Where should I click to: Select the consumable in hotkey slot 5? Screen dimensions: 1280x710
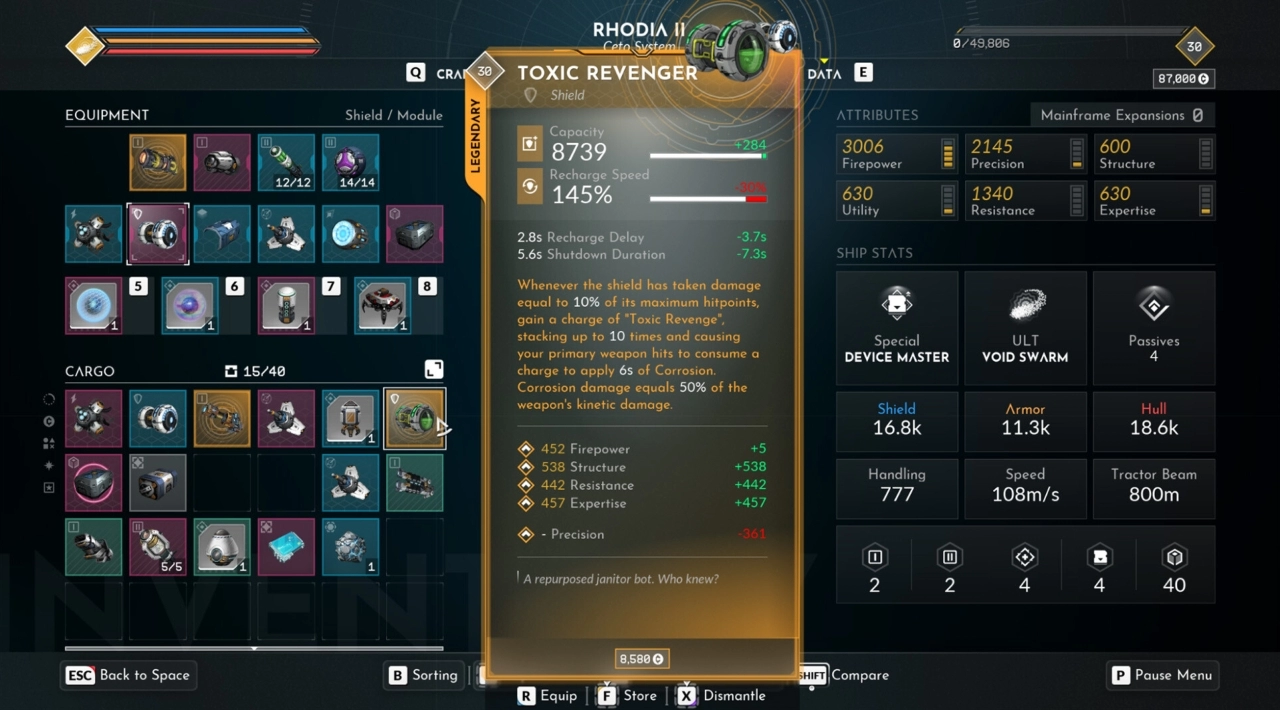click(x=93, y=306)
